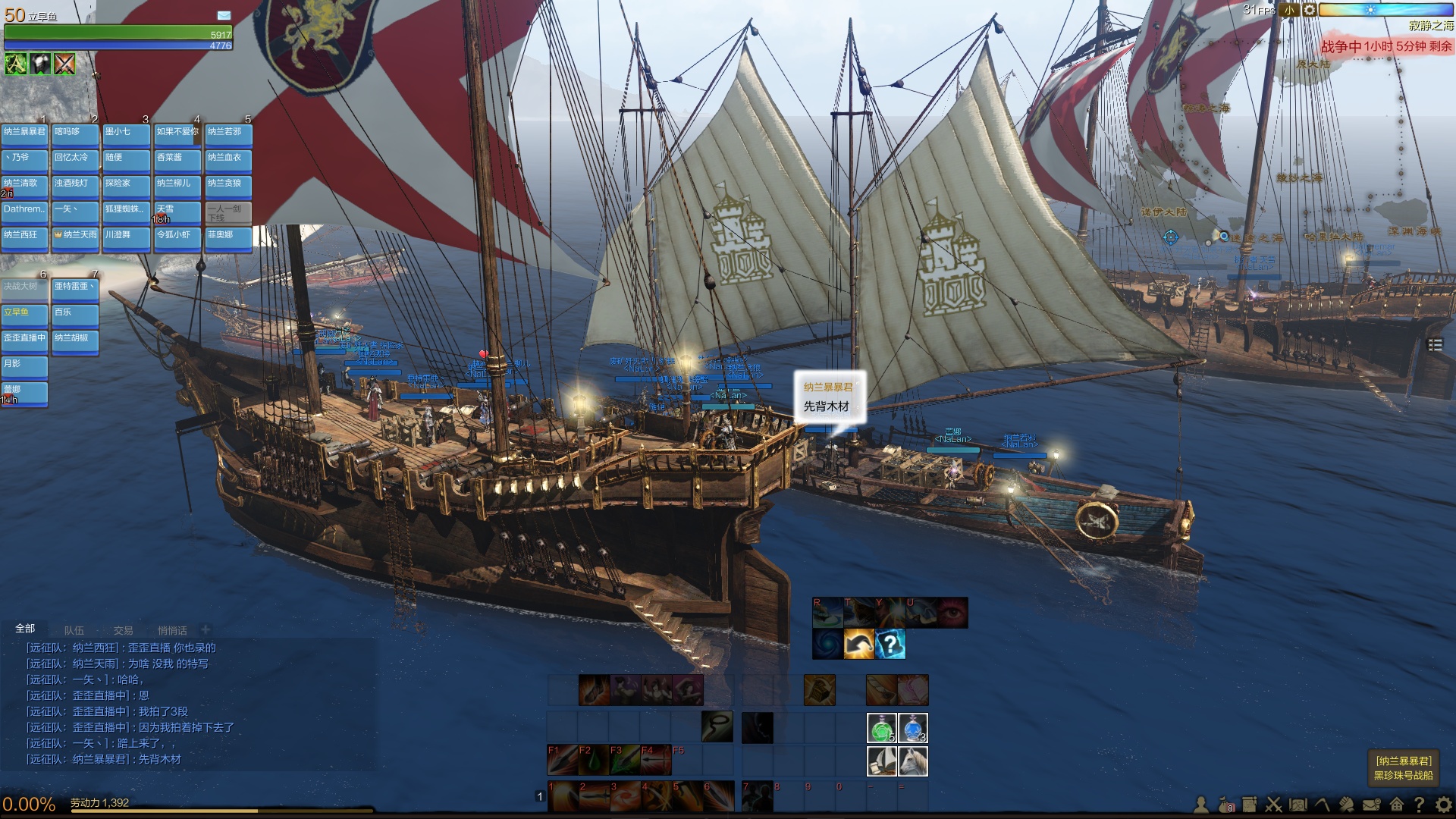
Task: Open the unread mail notification icon
Action: click(x=224, y=15)
